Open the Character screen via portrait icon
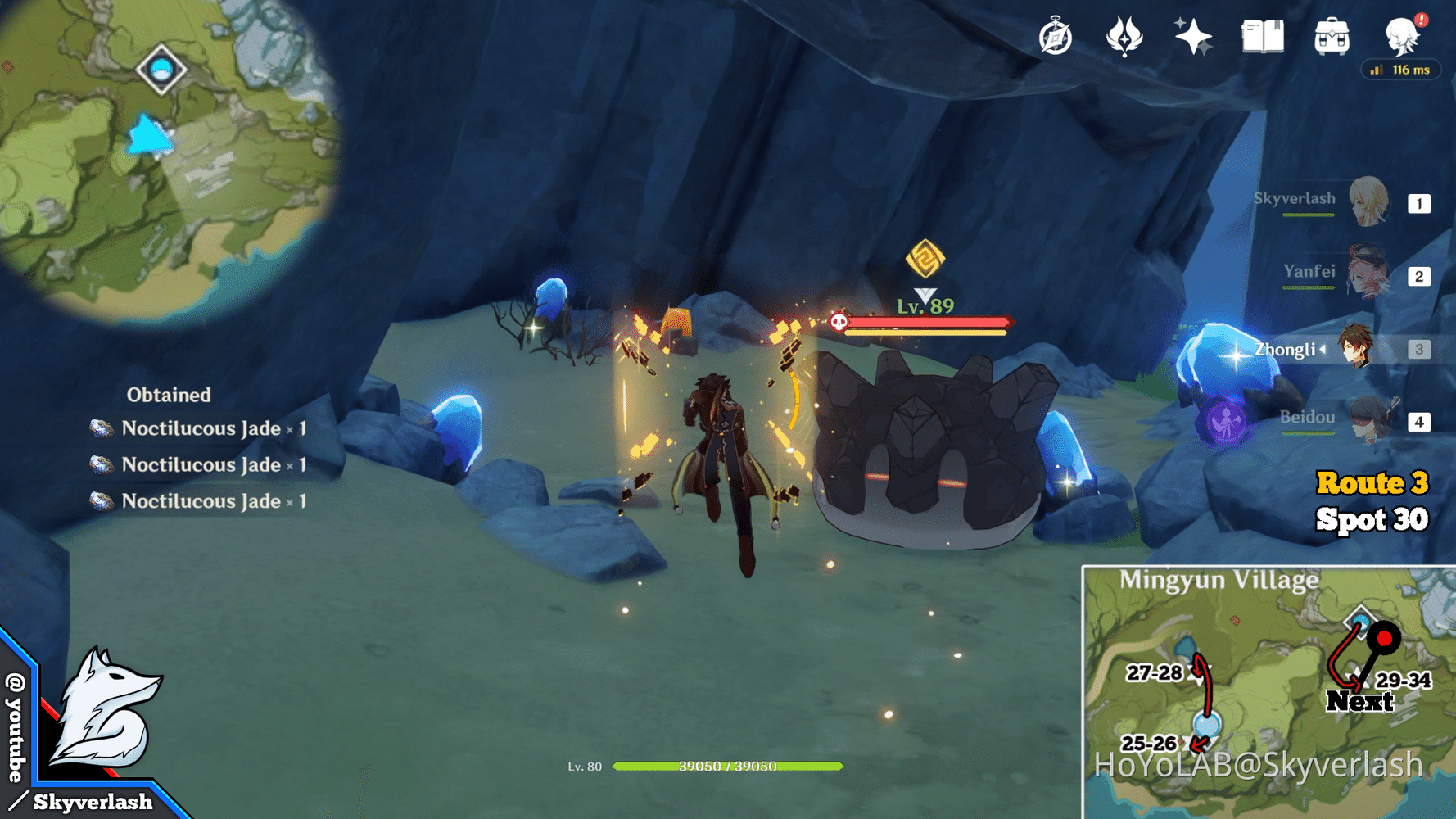The image size is (1456, 819). pyautogui.click(x=1402, y=36)
